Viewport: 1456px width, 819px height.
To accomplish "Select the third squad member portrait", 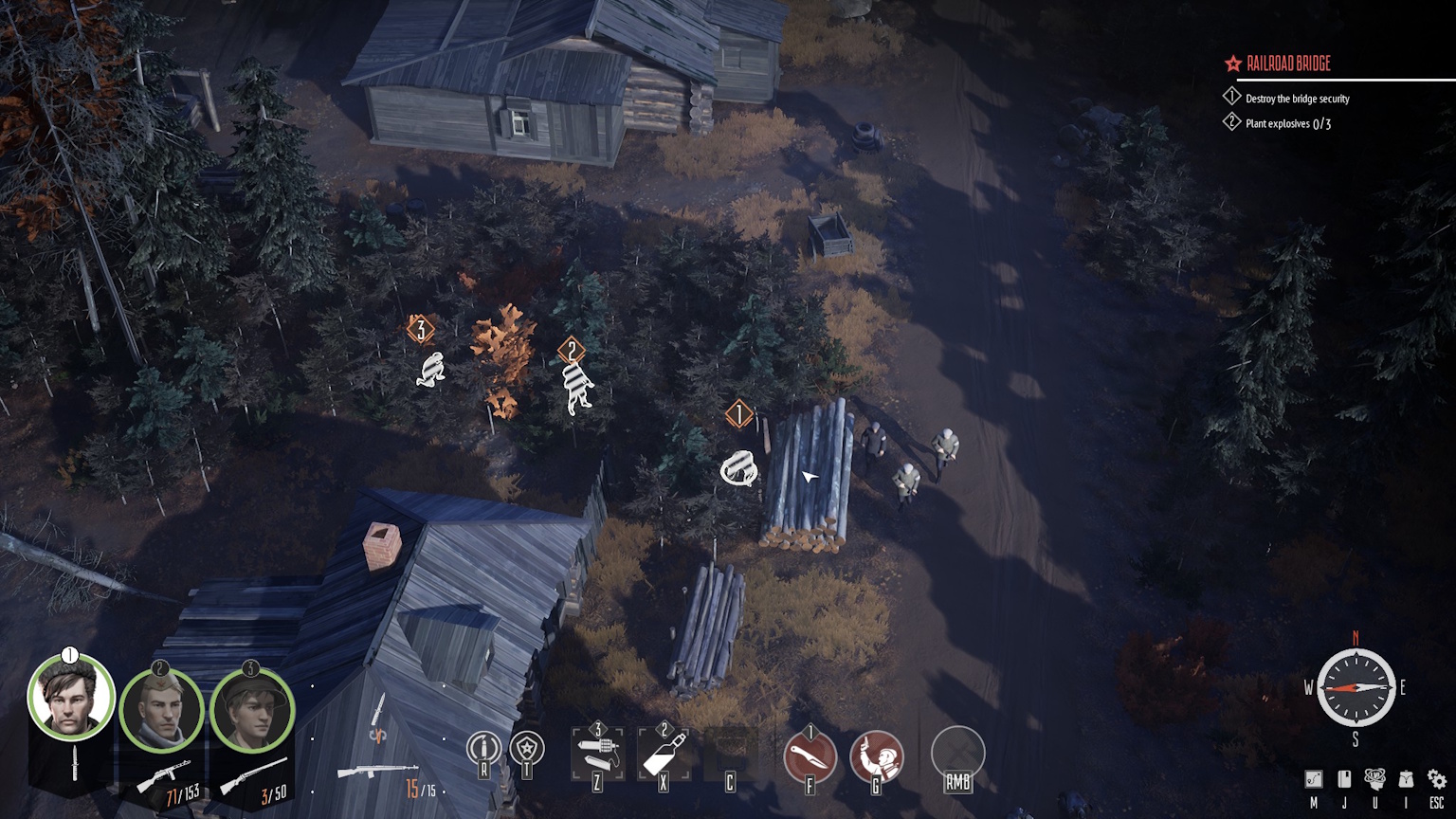I will tap(252, 710).
